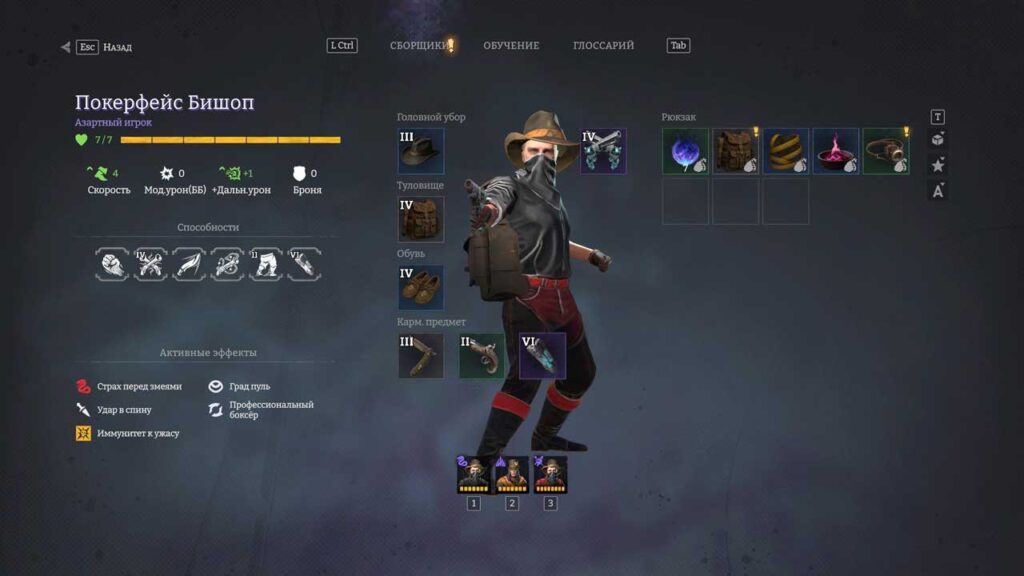Choose the coiled rope item in backpack
The image size is (1024, 576).
click(885, 151)
